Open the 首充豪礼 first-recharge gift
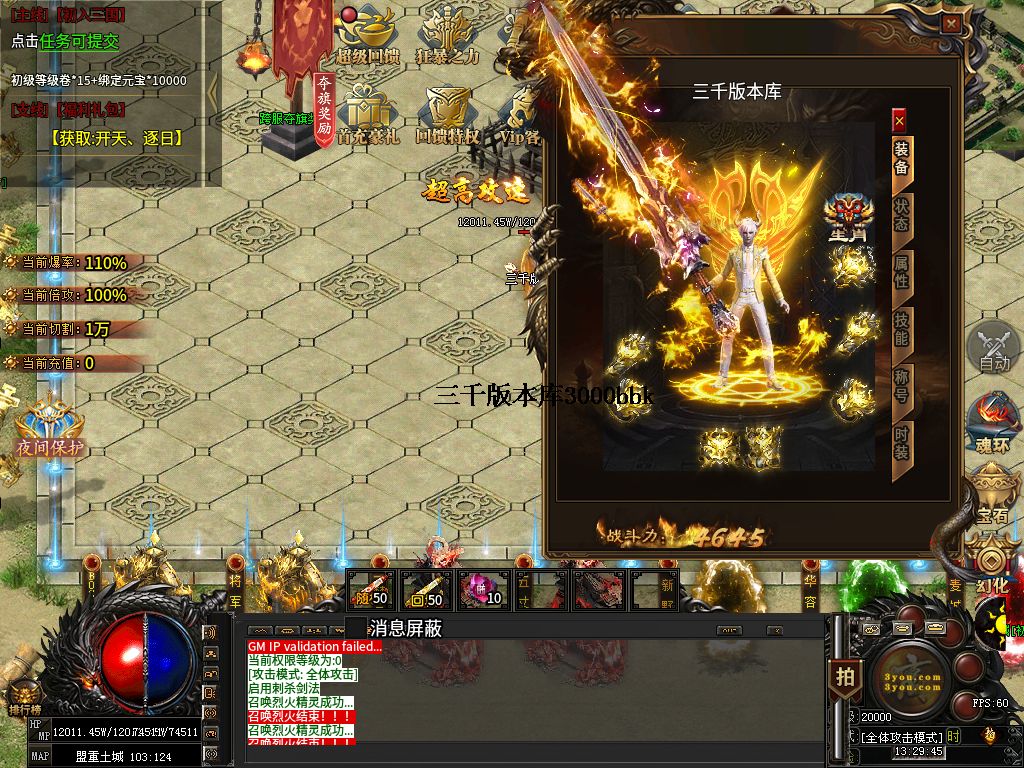 pyautogui.click(x=367, y=116)
